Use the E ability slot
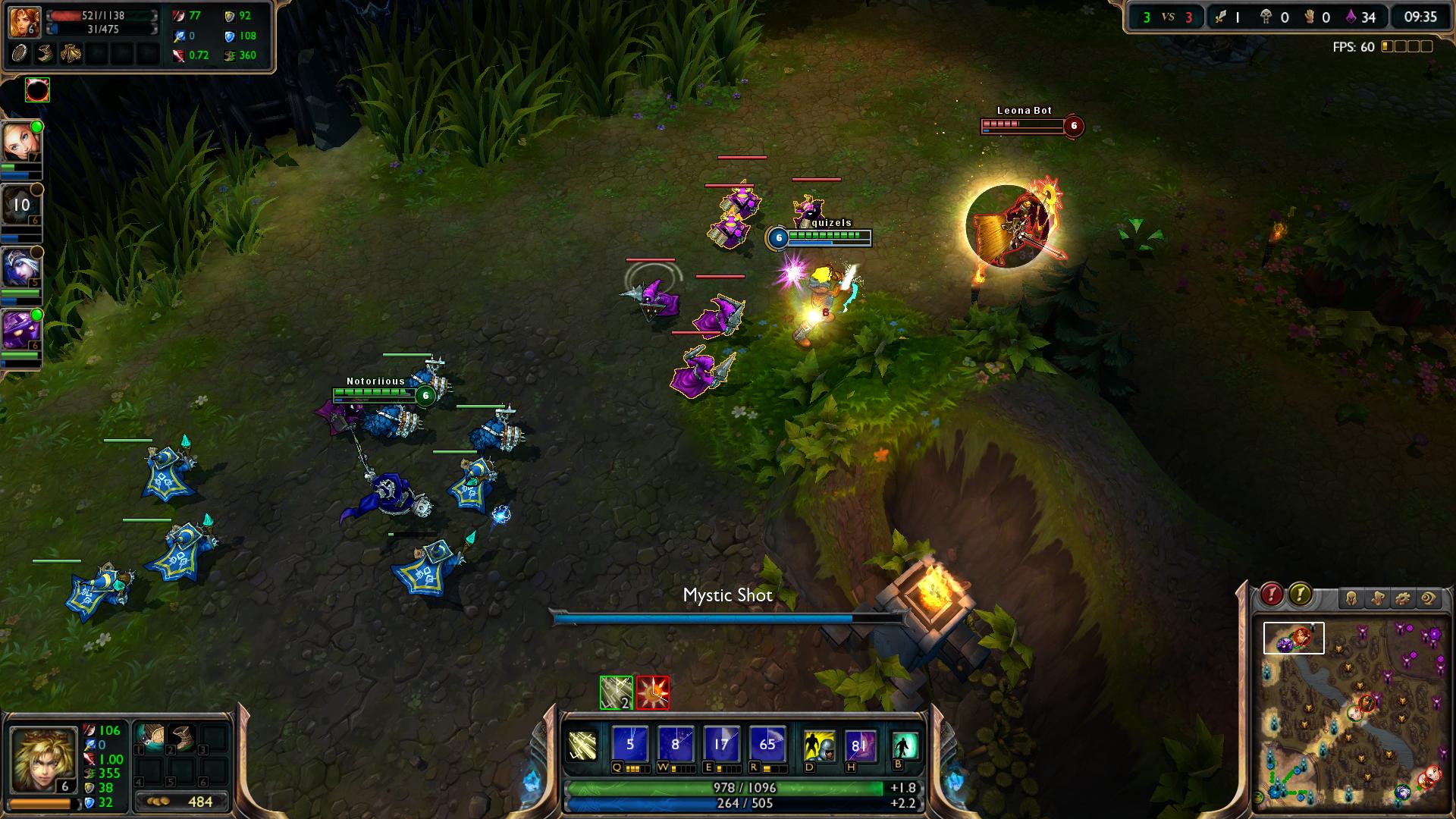Image resolution: width=1456 pixels, height=819 pixels. [720, 745]
